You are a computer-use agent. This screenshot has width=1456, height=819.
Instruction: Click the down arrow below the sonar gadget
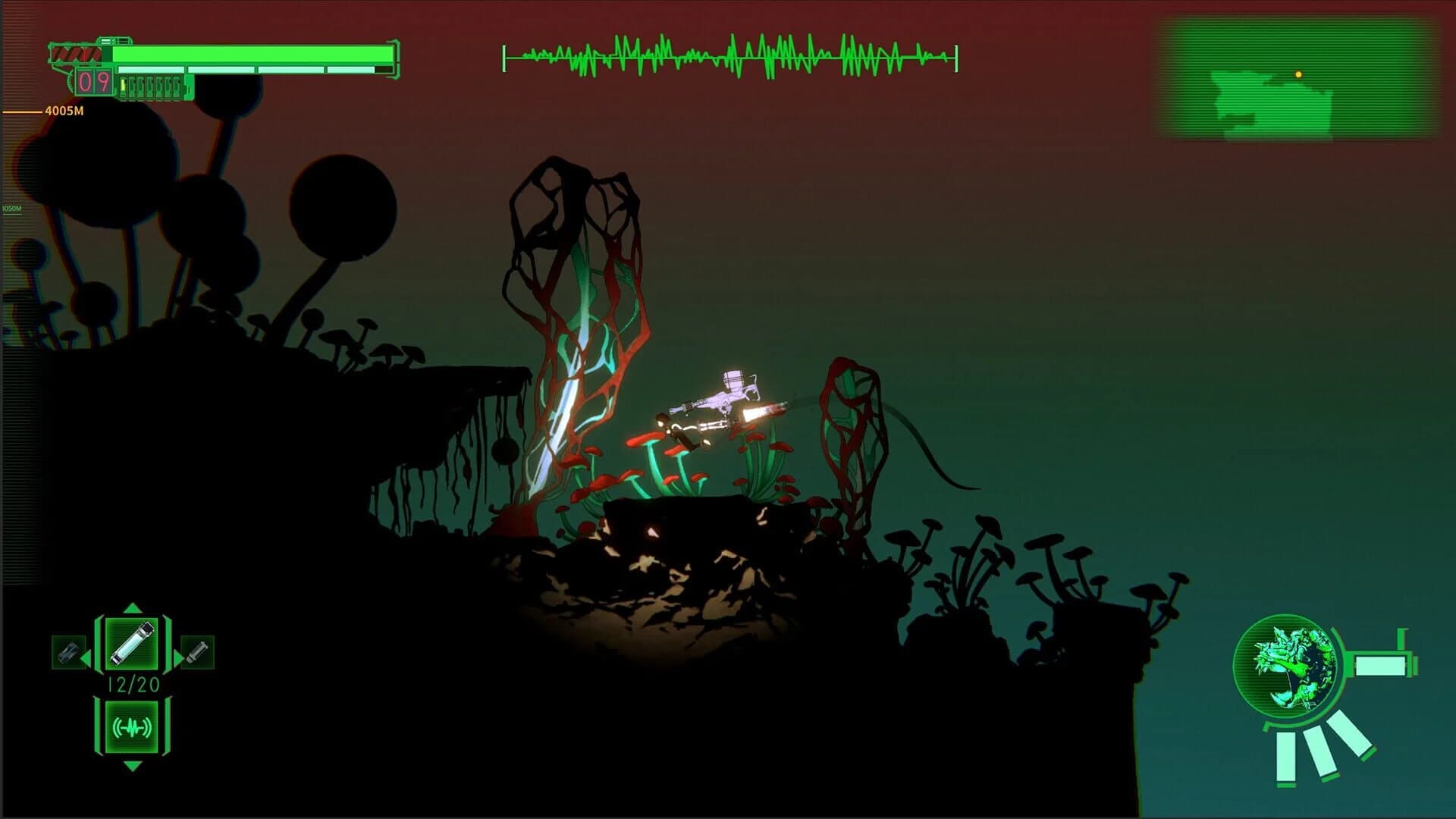[x=131, y=764]
